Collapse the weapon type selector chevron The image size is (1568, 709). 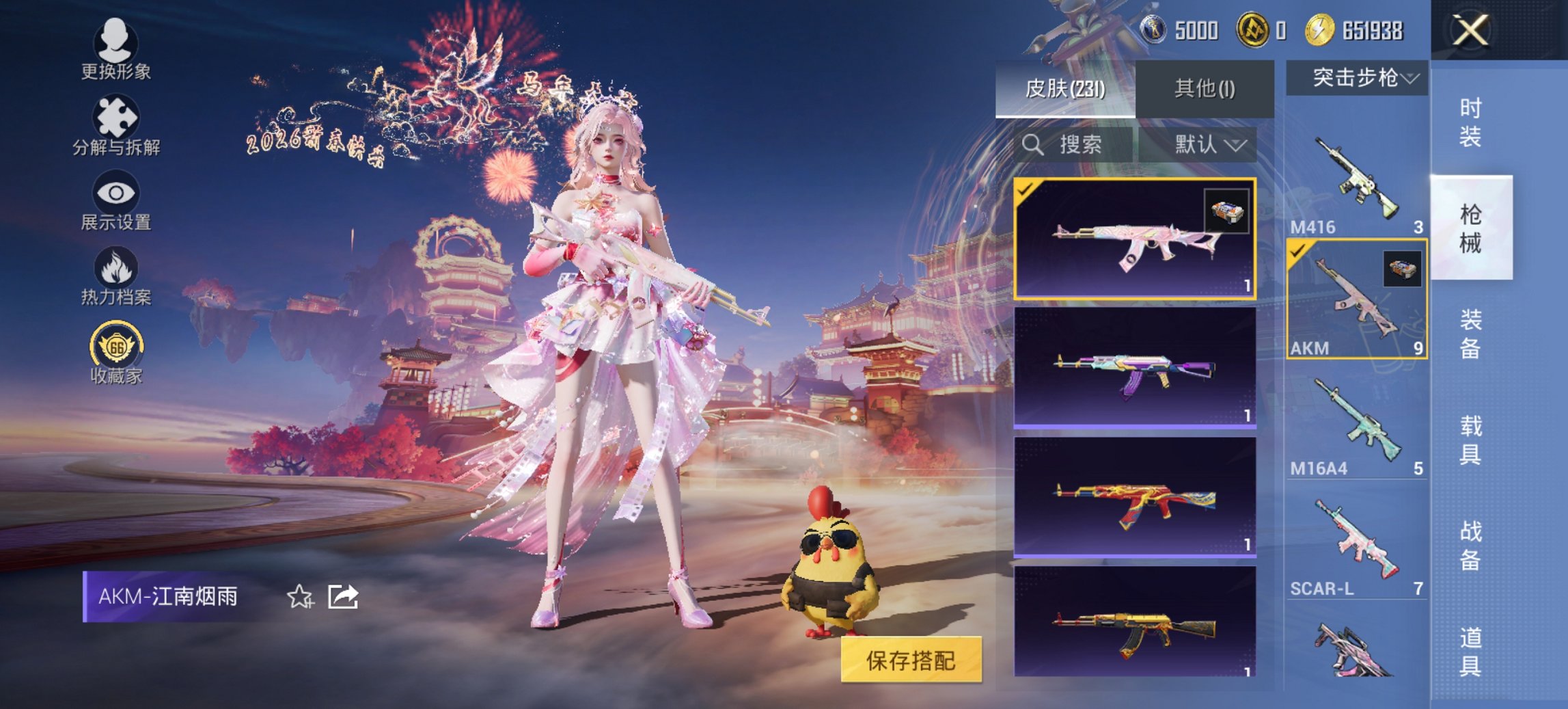pos(1410,77)
